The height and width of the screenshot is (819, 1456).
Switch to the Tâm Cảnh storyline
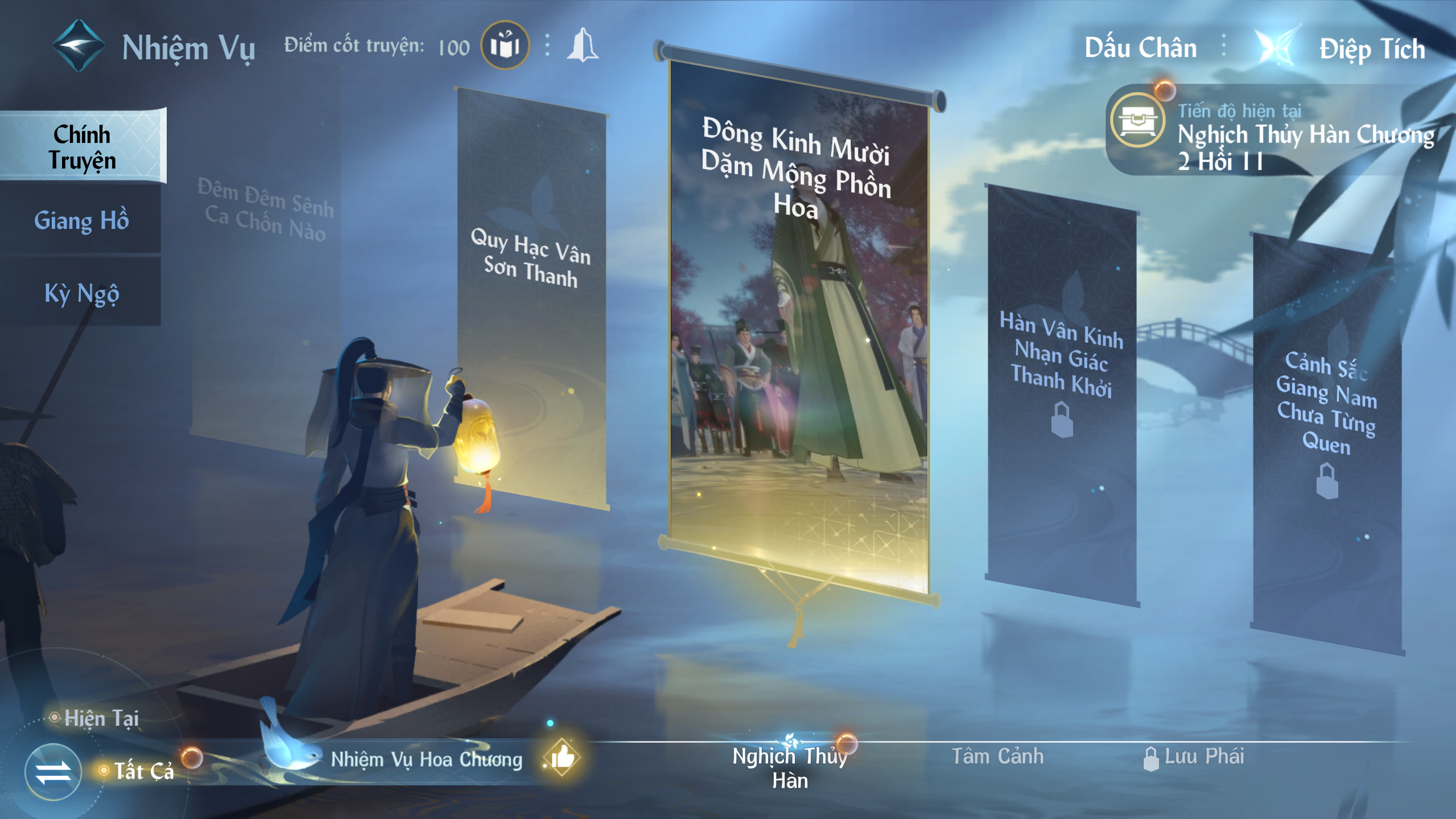997,756
